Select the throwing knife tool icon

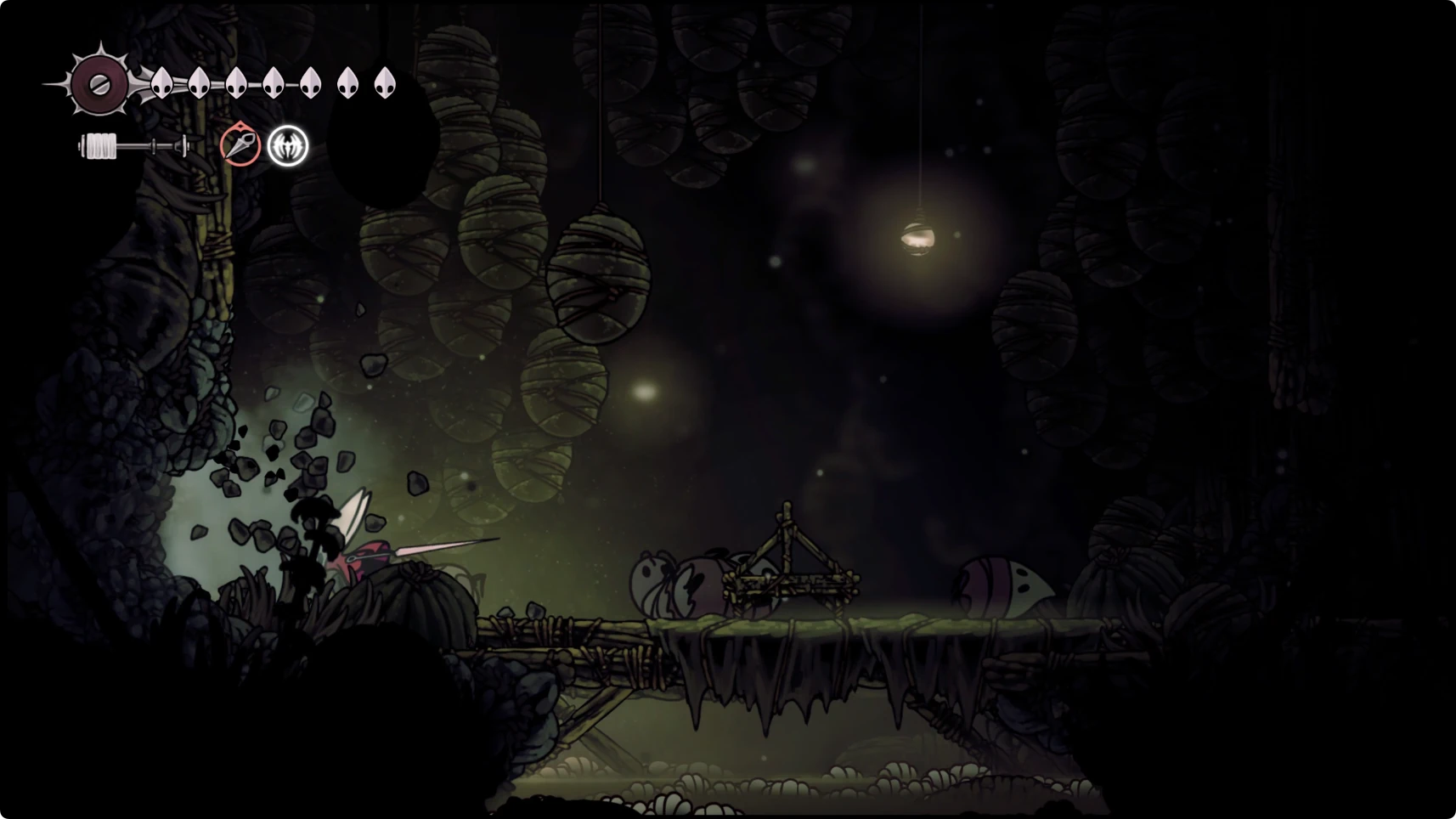tap(240, 145)
